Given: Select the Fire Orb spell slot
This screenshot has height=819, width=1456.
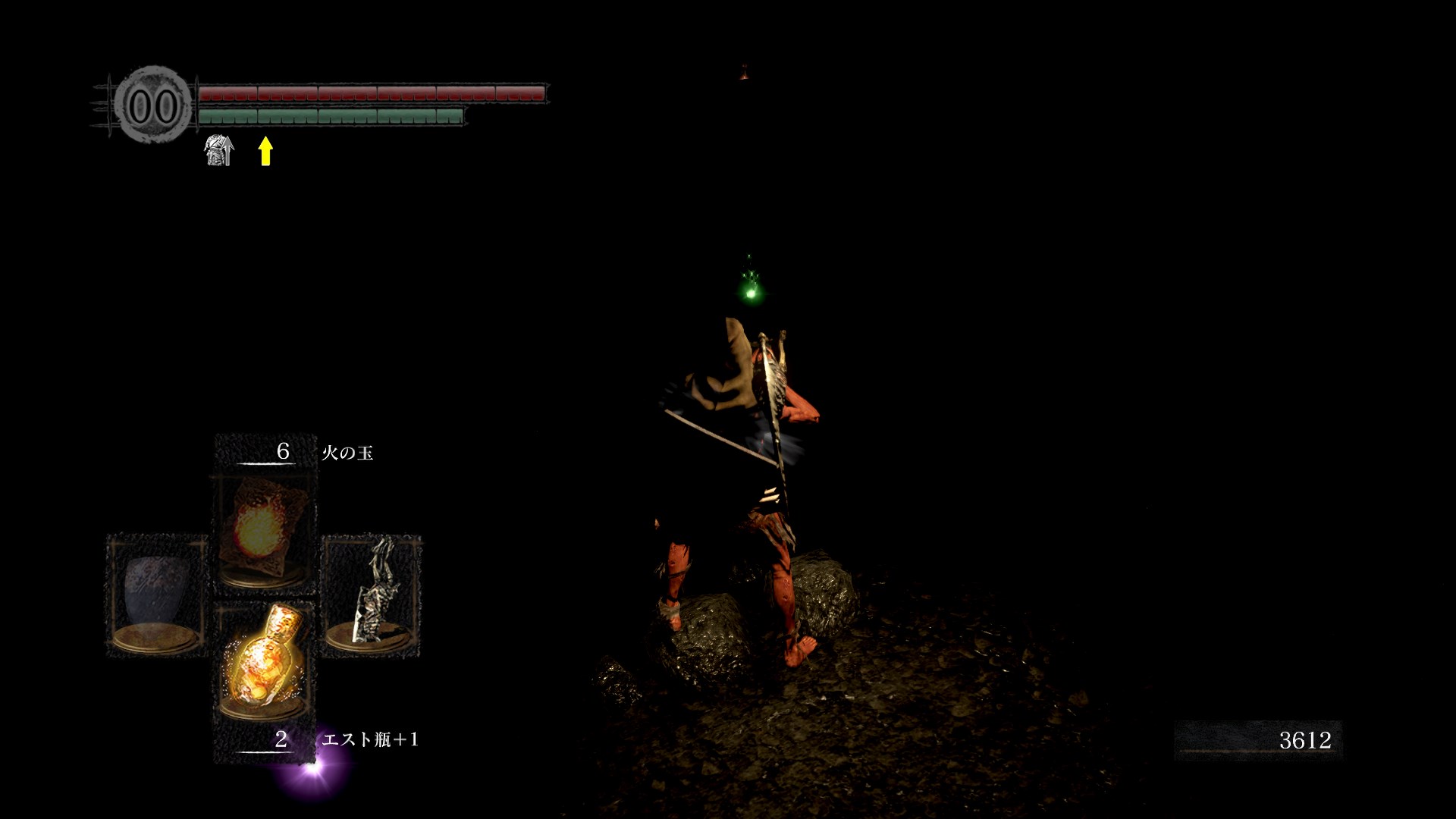Looking at the screenshot, I should pos(265,531).
